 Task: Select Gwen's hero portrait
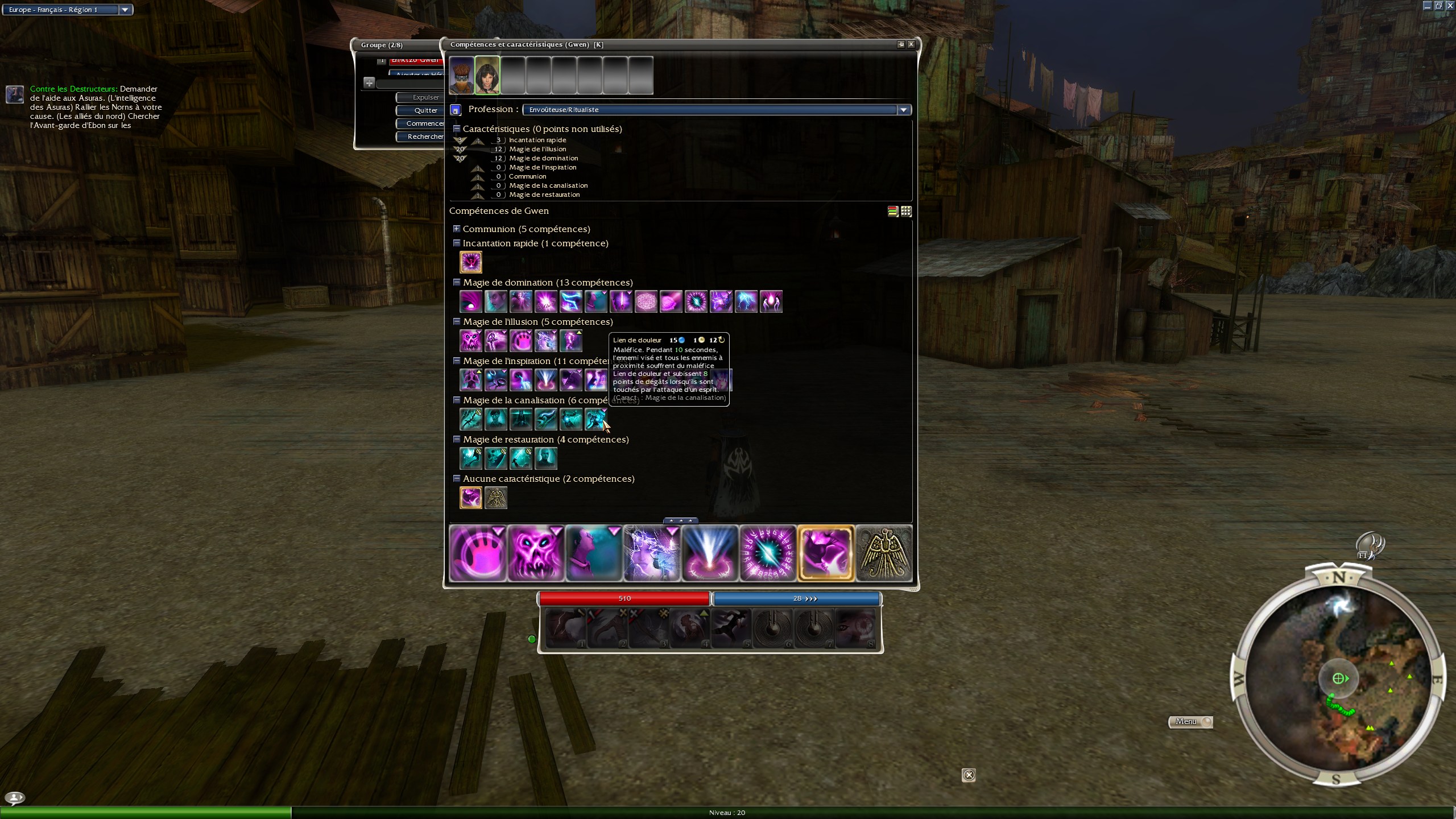[487, 75]
